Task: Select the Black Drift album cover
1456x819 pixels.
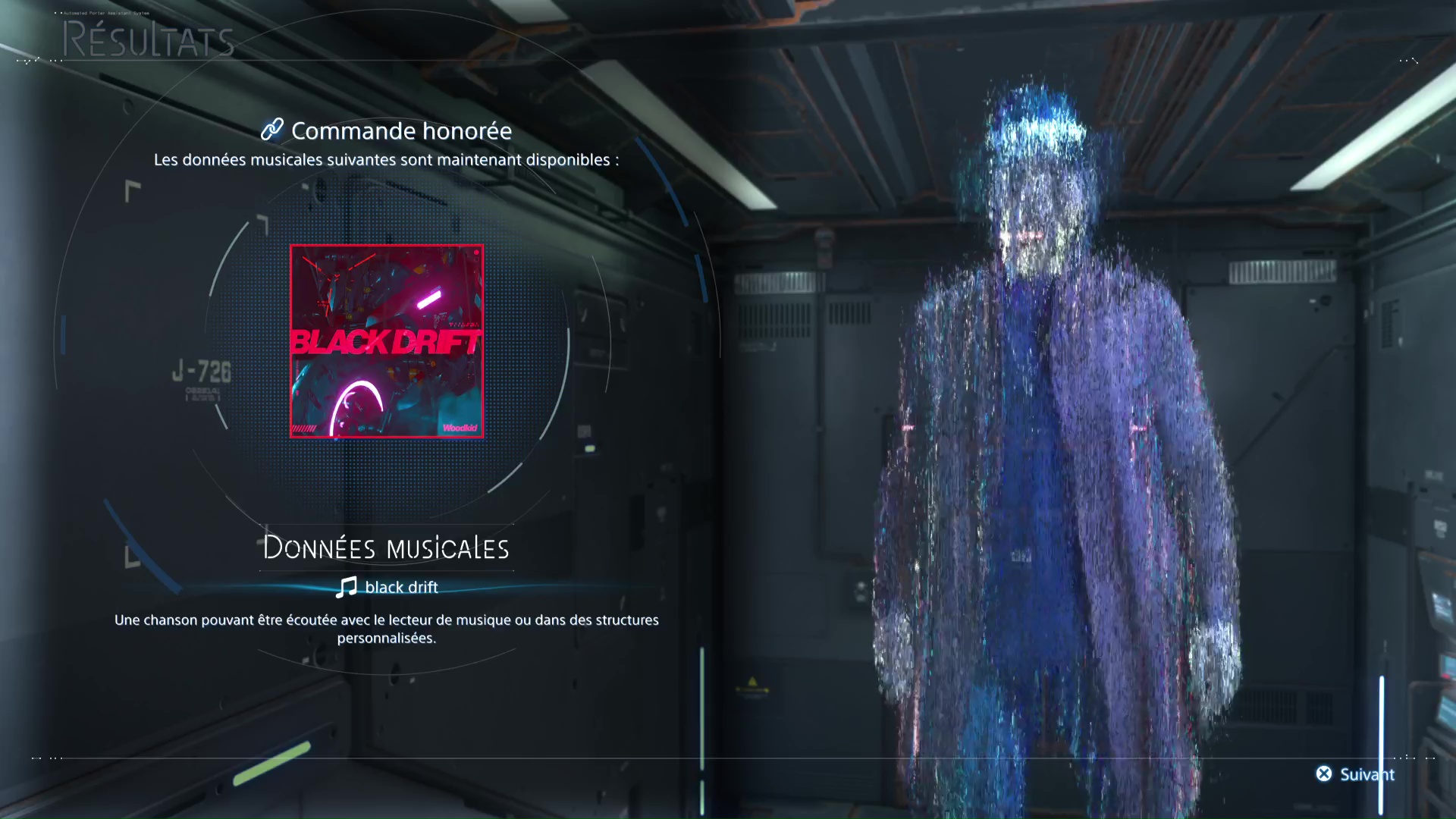Action: (x=387, y=341)
